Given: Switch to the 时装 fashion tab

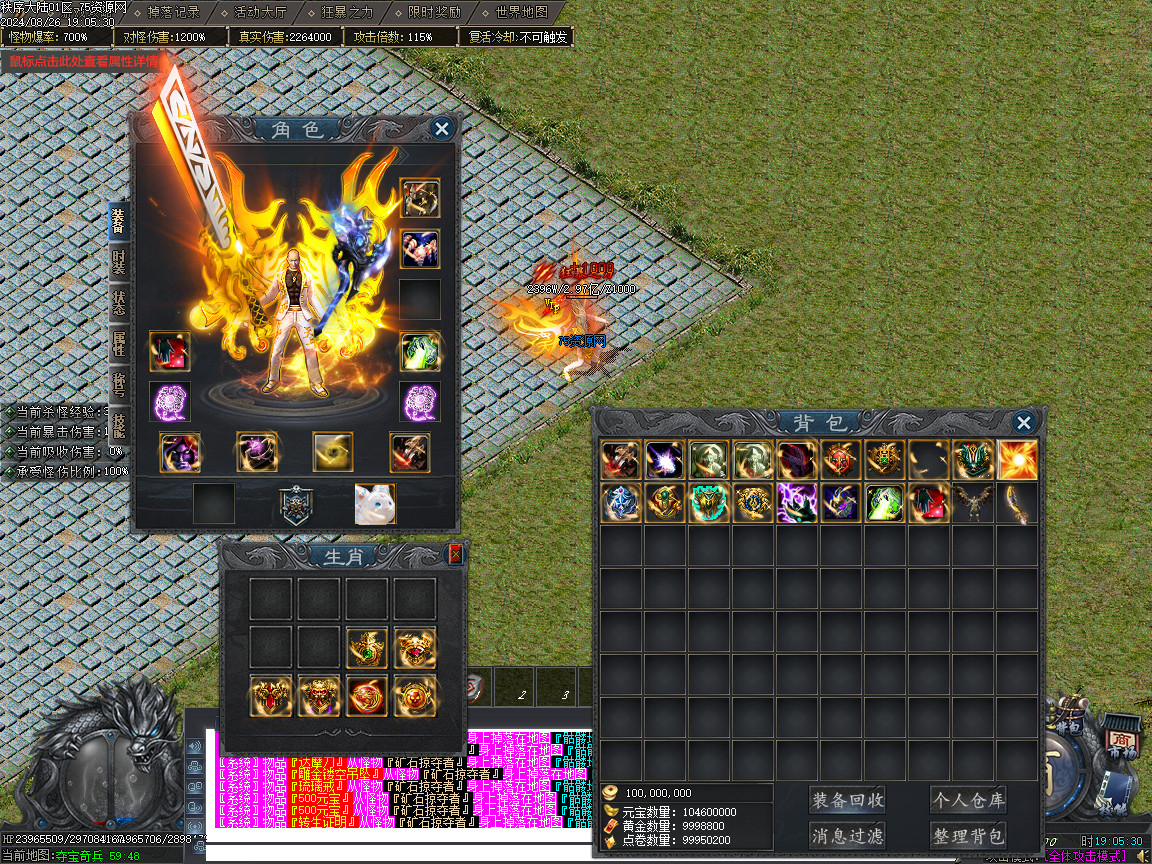Looking at the screenshot, I should [x=119, y=263].
